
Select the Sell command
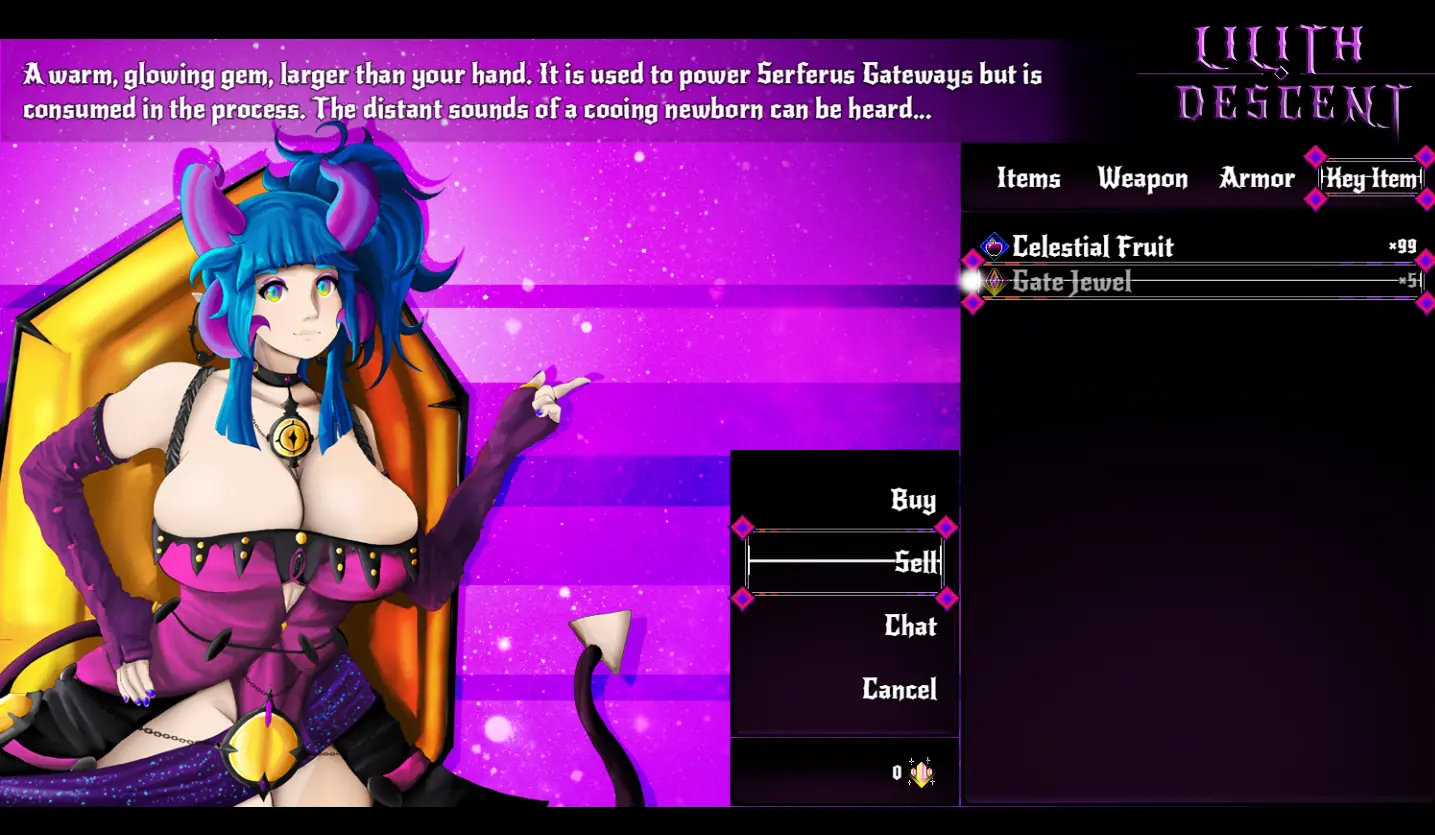[x=916, y=563]
